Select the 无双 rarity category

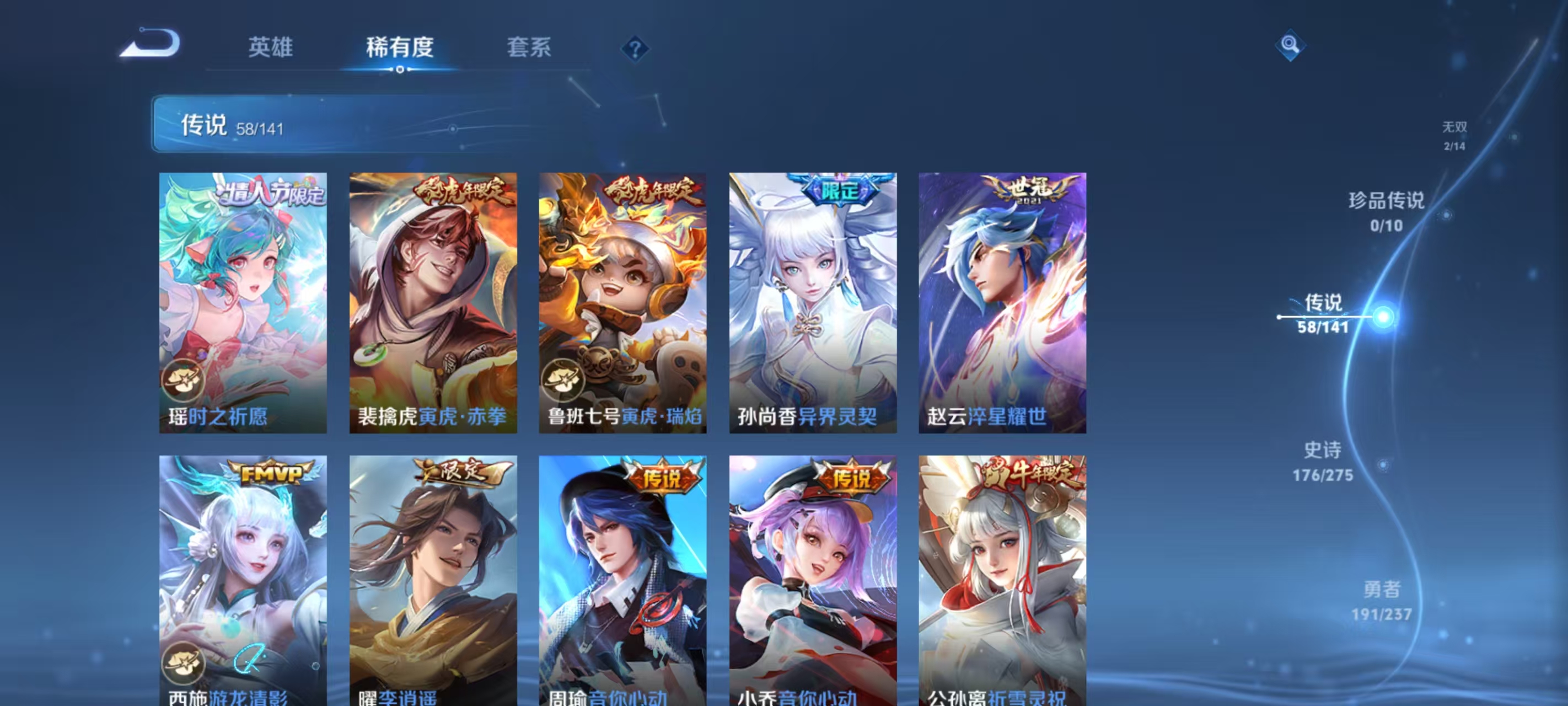(1455, 135)
